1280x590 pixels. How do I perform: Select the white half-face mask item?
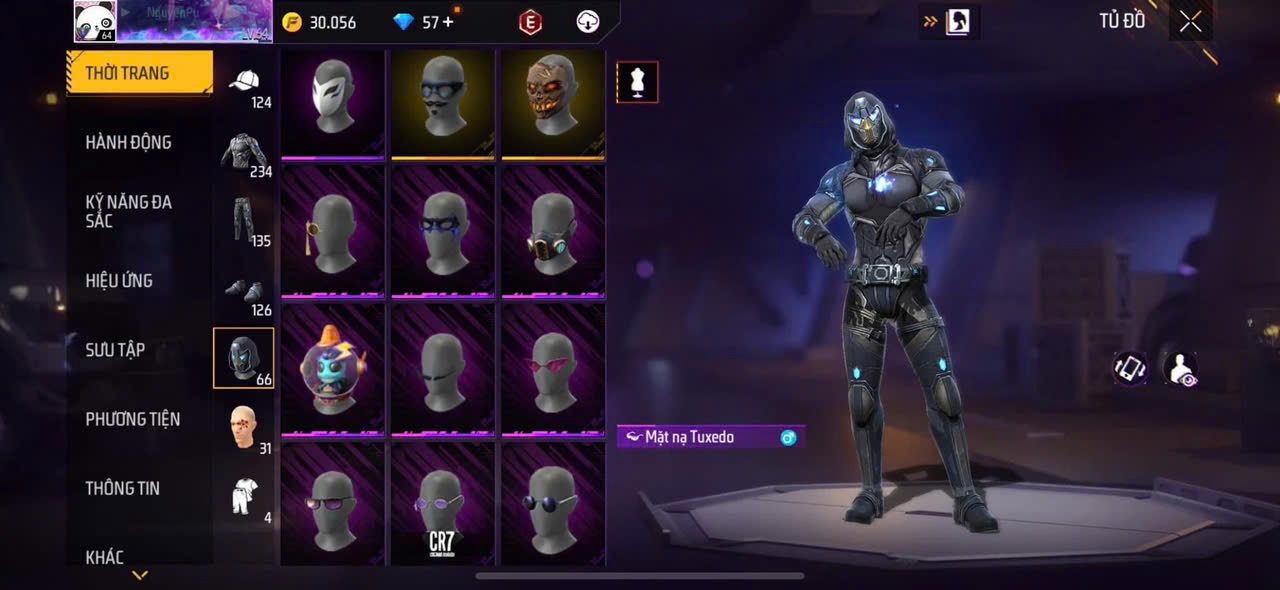click(x=333, y=102)
